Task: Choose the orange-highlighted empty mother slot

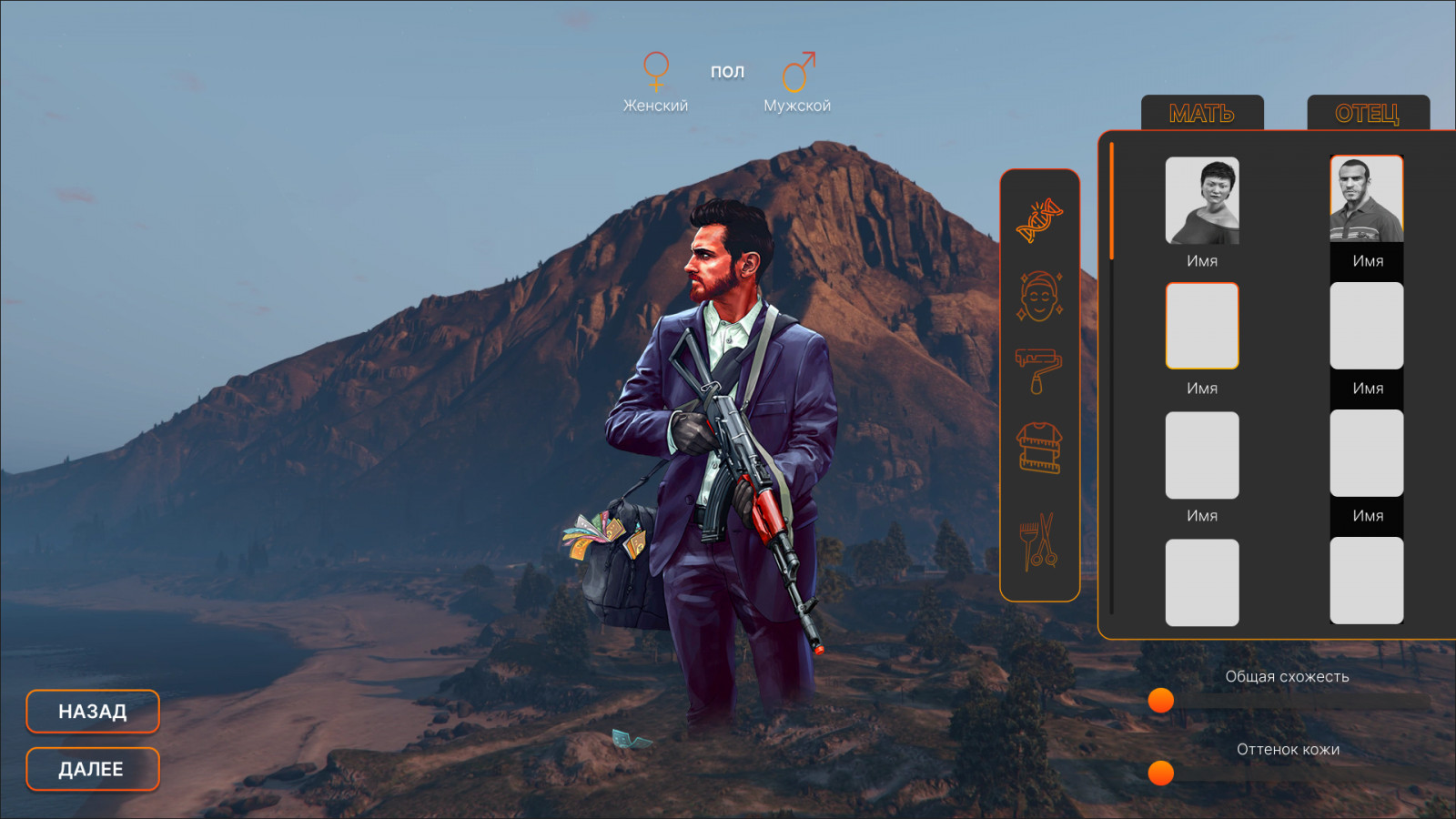Action: click(x=1202, y=326)
